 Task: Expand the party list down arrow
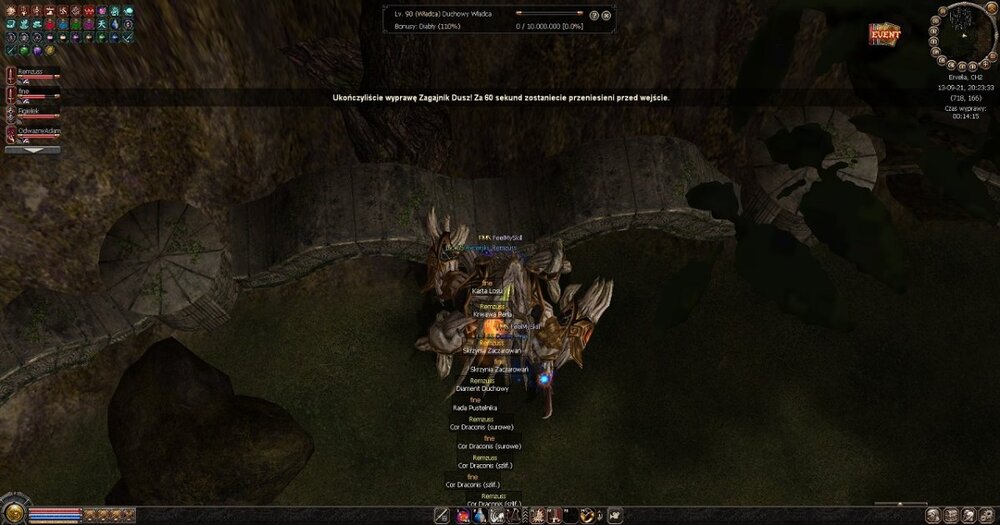point(33,149)
